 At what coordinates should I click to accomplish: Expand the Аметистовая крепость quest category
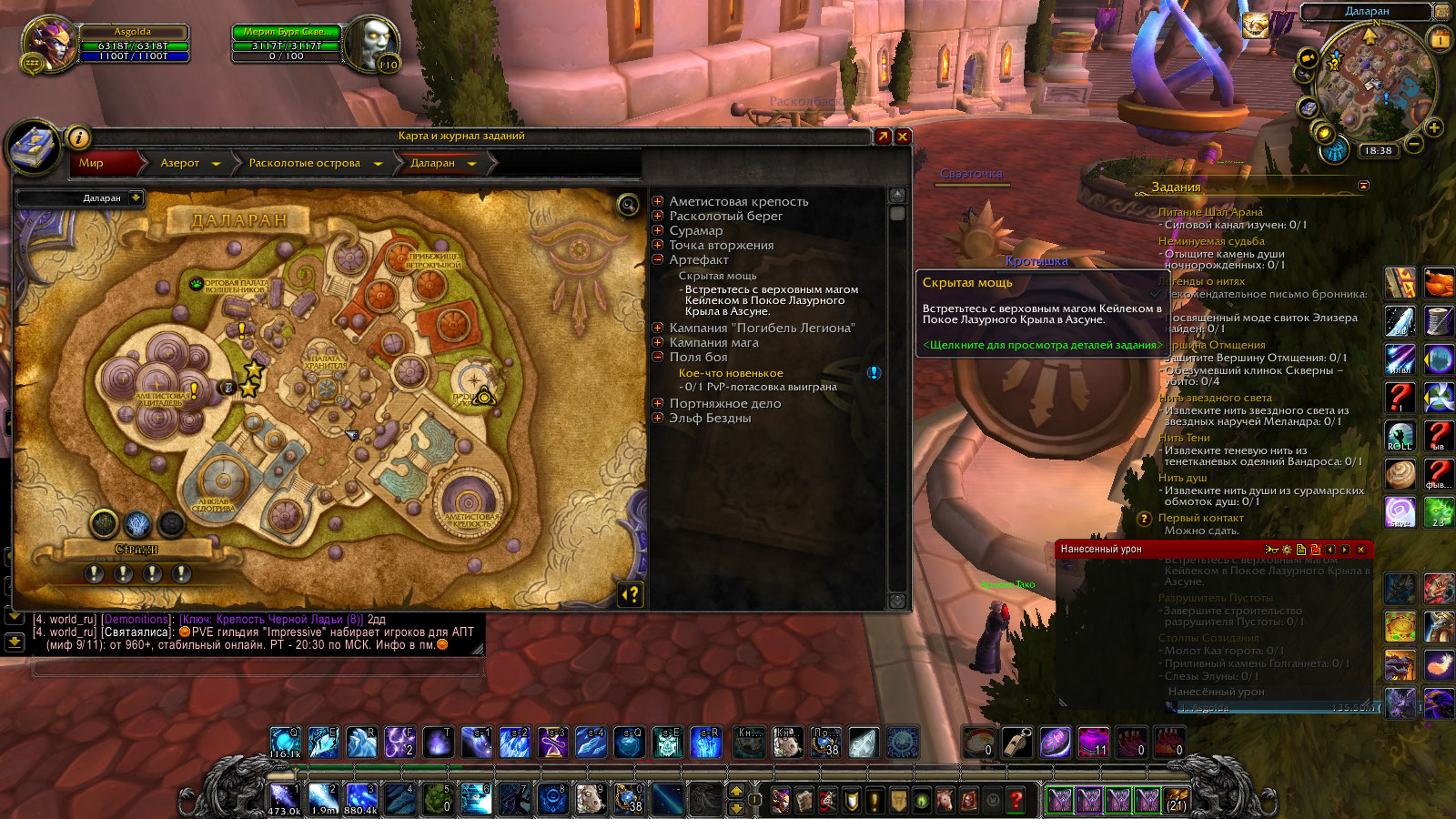658,201
